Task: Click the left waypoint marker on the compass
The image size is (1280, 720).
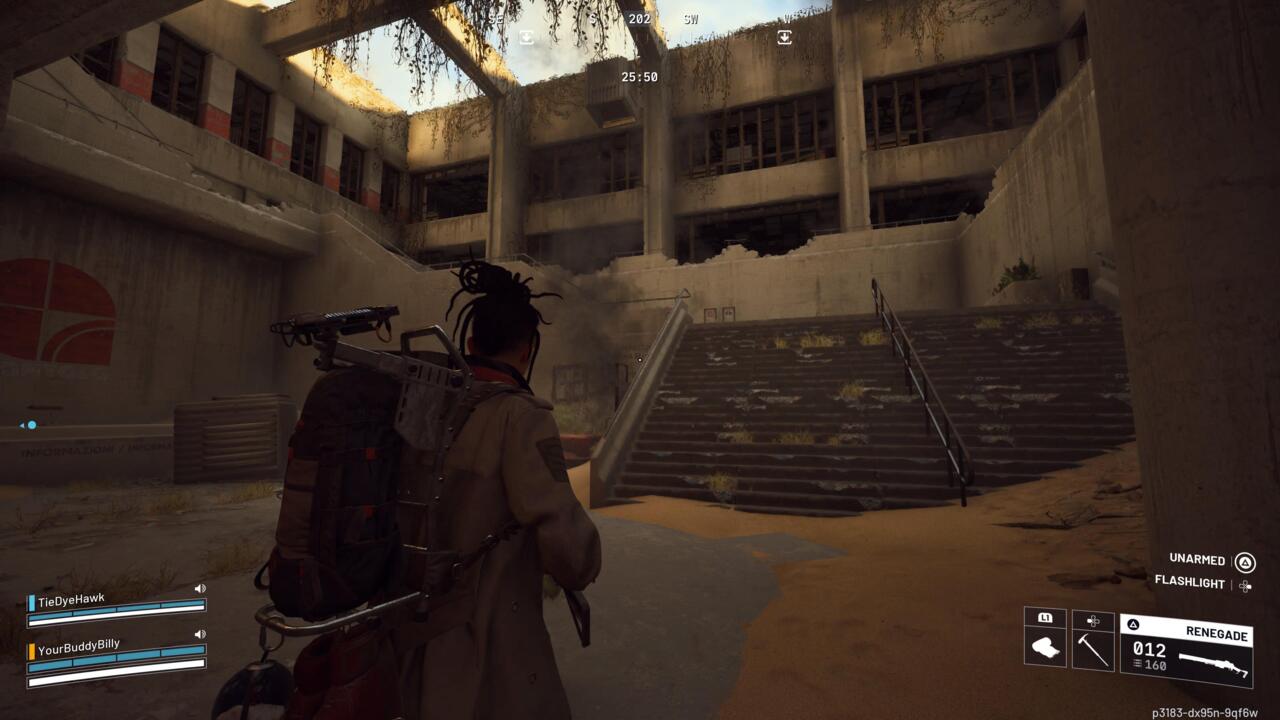Action: pos(525,36)
